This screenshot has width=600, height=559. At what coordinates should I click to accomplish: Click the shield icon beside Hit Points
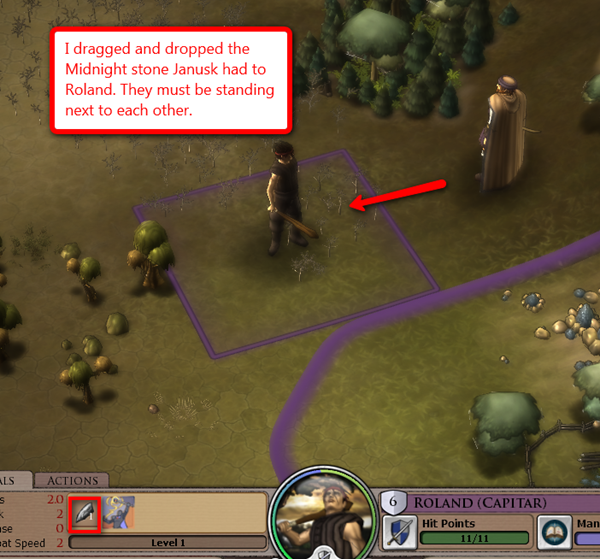[398, 531]
